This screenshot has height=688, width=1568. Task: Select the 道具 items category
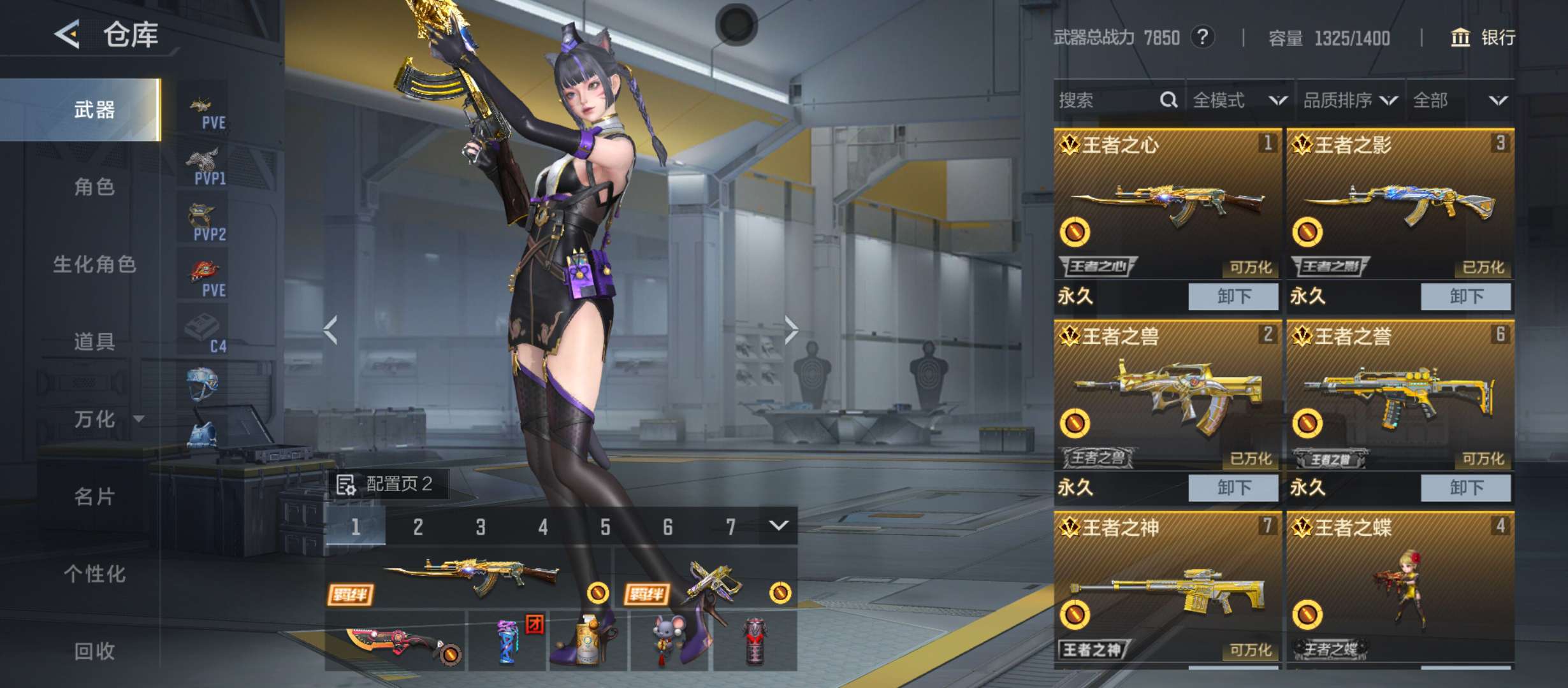coord(94,342)
